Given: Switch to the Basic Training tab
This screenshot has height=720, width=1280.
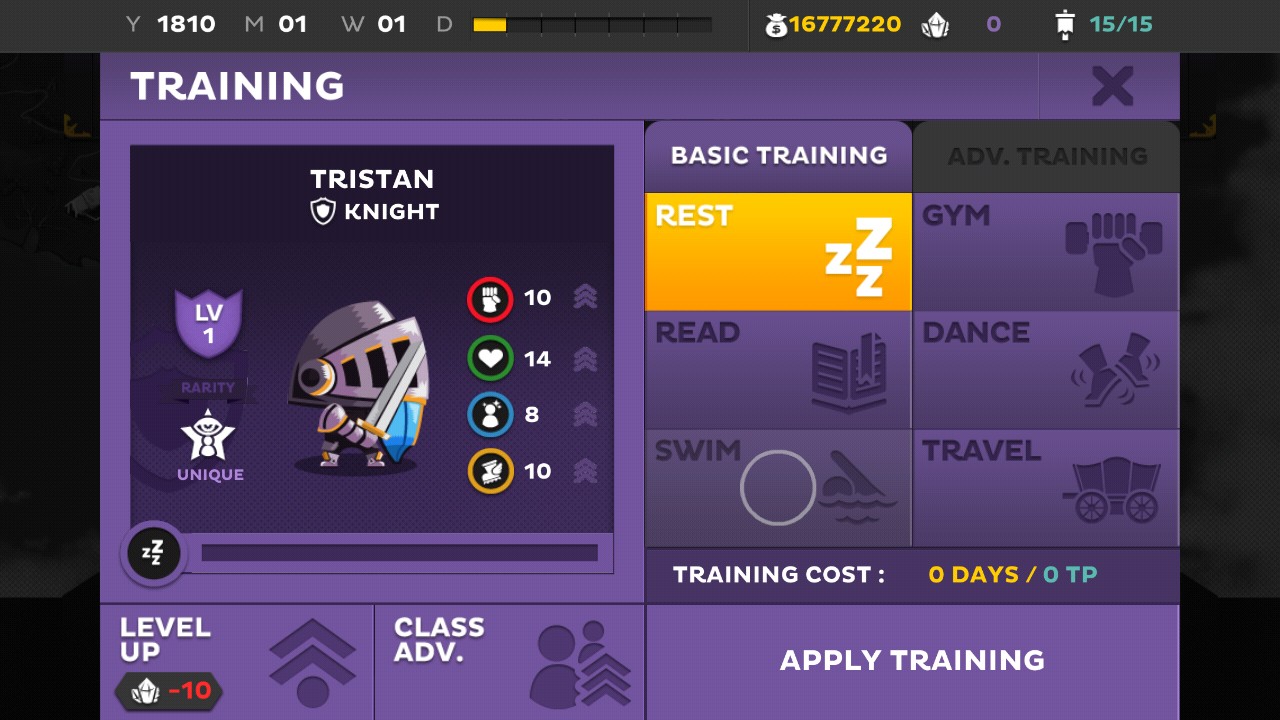Looking at the screenshot, I should 778,156.
